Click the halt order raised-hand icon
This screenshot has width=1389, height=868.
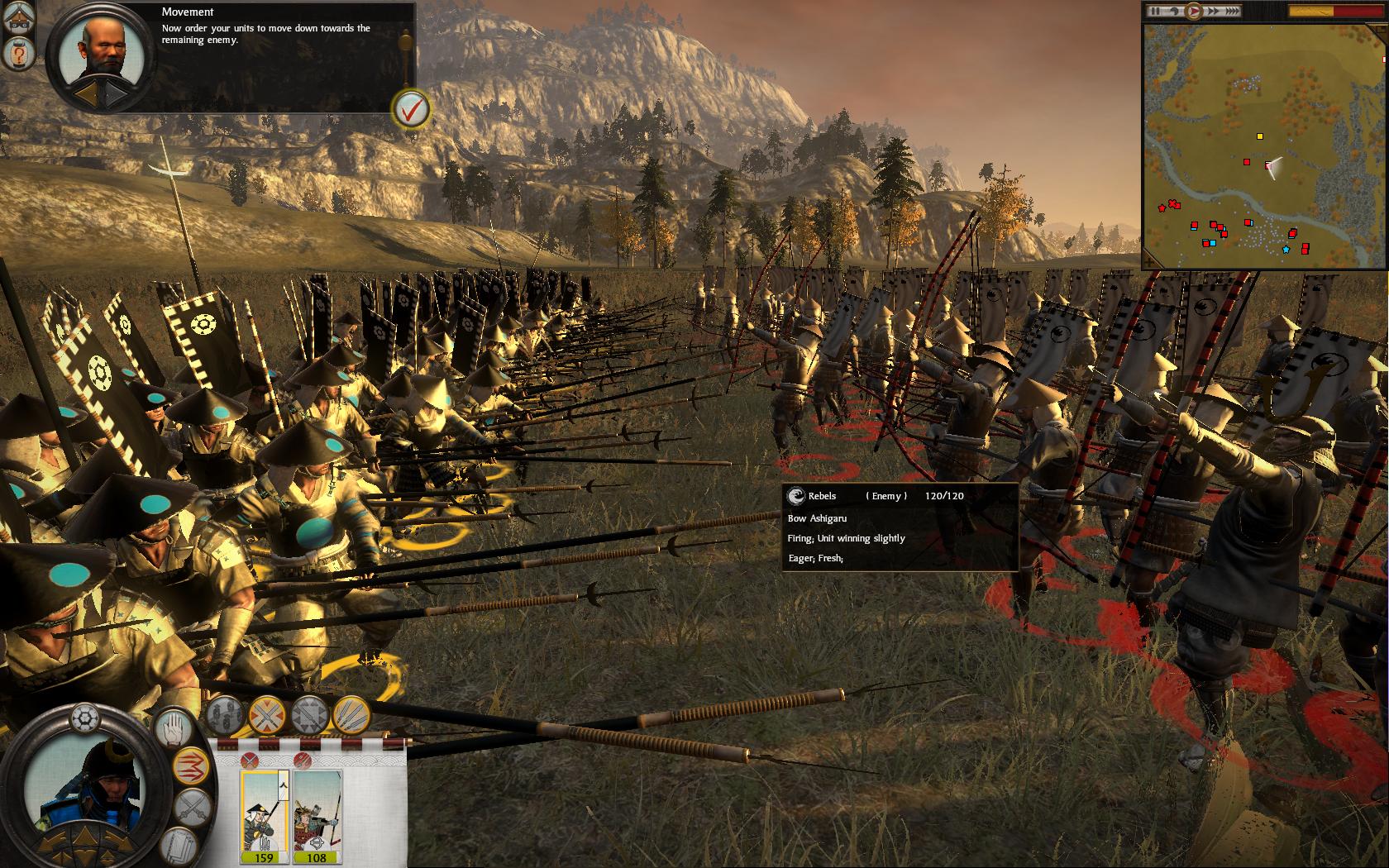click(174, 730)
